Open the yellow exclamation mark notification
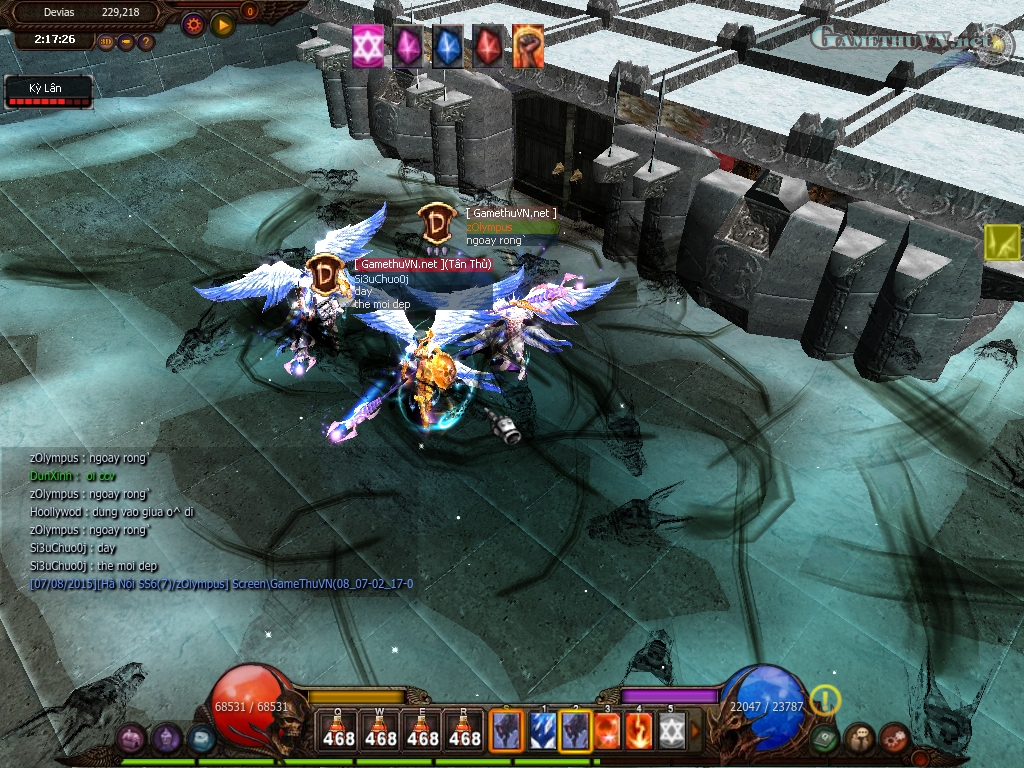The width and height of the screenshot is (1024, 768). (826, 700)
